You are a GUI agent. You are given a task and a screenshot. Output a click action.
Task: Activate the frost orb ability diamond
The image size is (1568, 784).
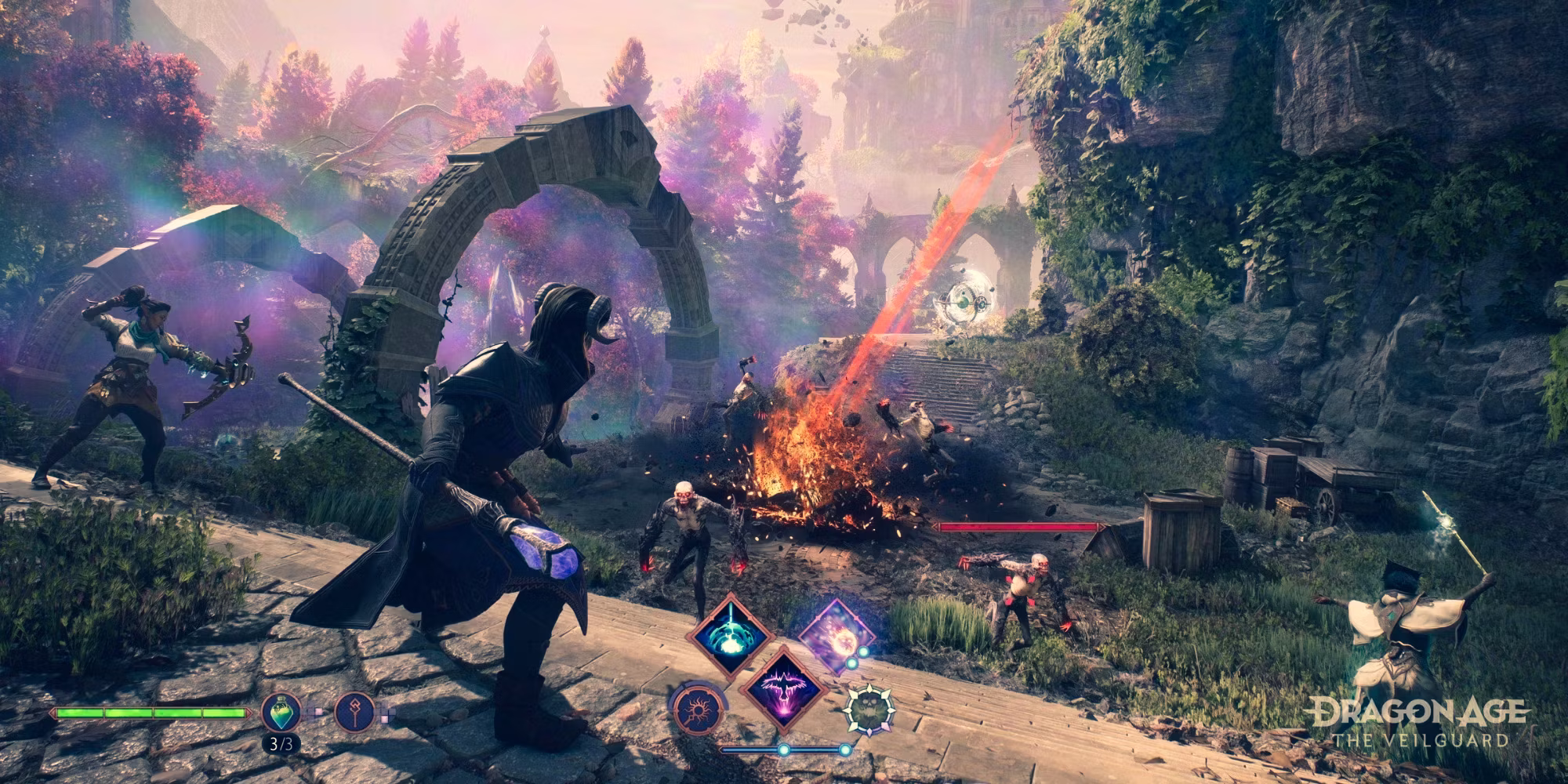[x=728, y=639]
